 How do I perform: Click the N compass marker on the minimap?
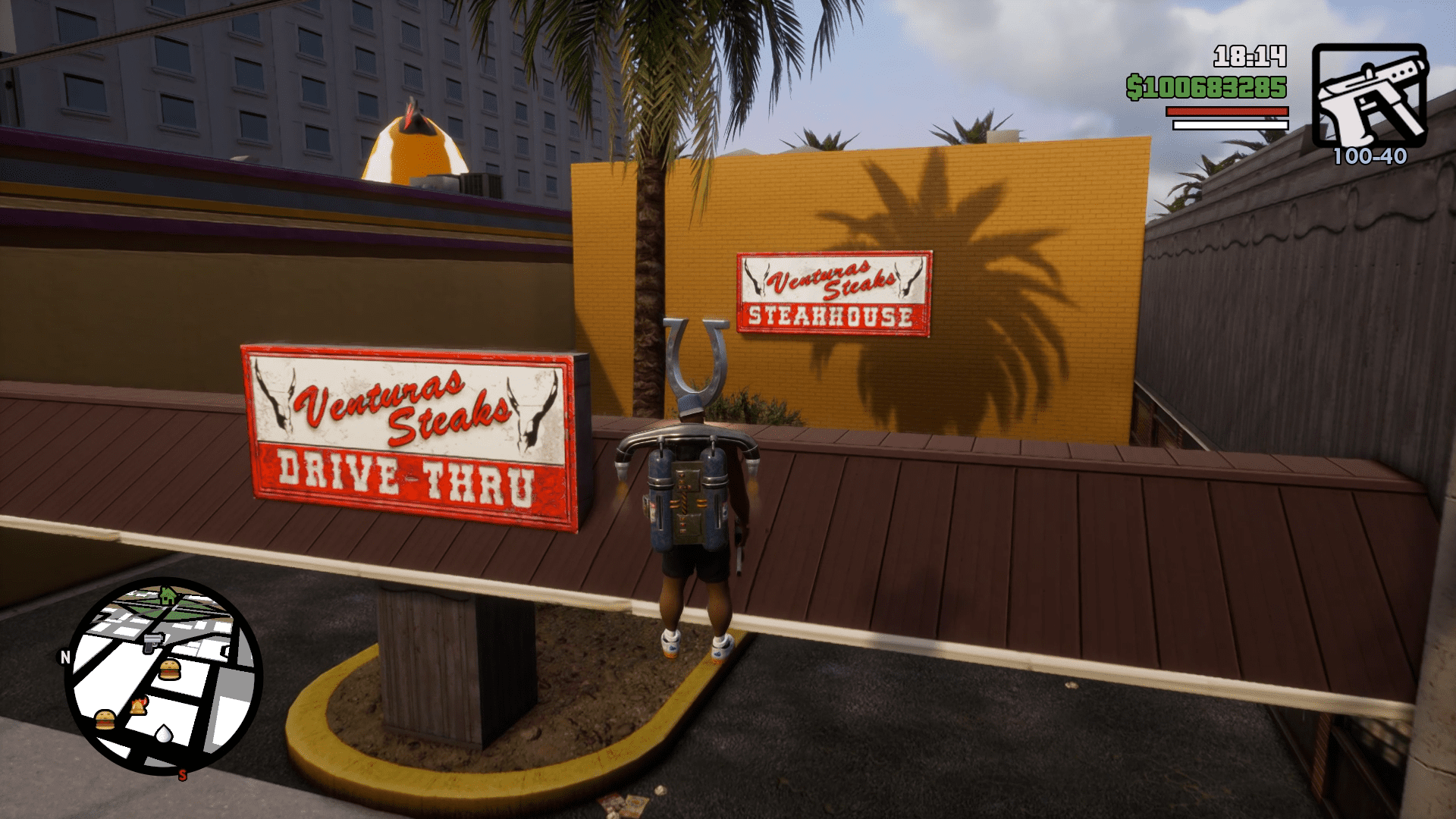point(65,657)
